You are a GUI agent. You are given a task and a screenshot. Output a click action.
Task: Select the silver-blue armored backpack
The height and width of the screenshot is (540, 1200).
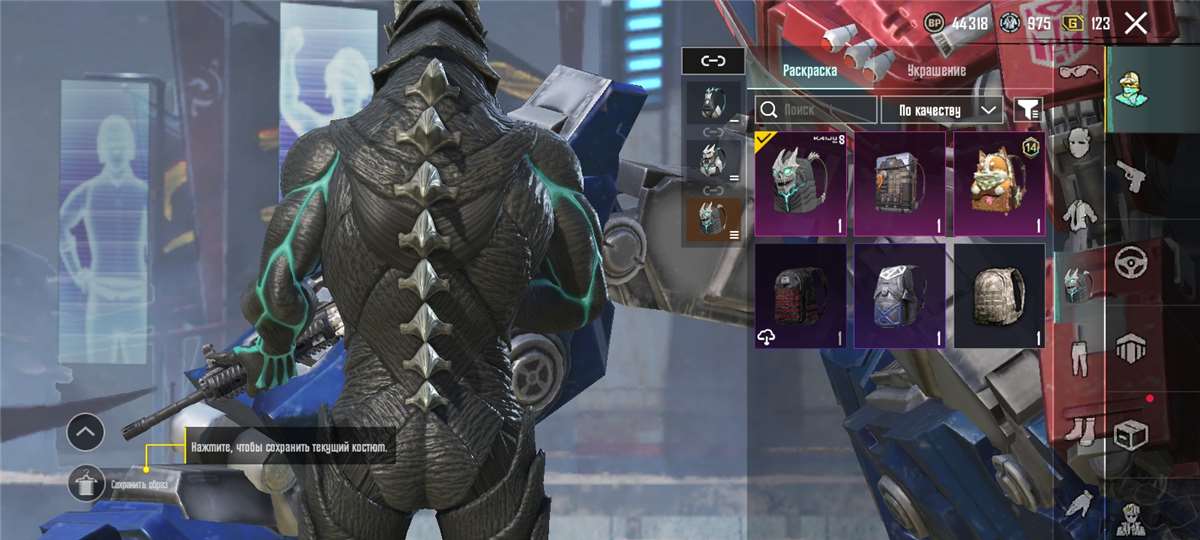(900, 296)
